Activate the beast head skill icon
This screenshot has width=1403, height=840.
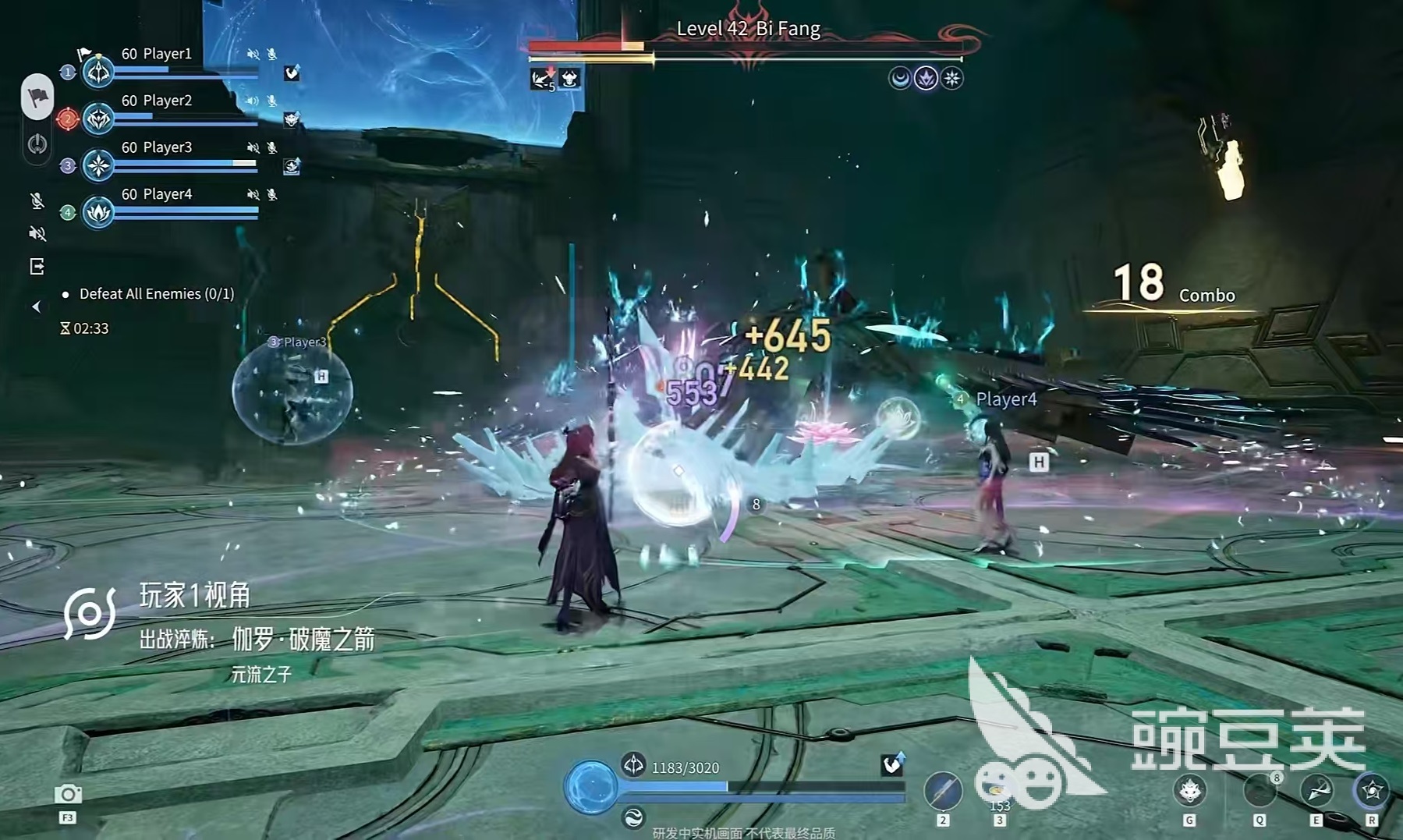1190,791
